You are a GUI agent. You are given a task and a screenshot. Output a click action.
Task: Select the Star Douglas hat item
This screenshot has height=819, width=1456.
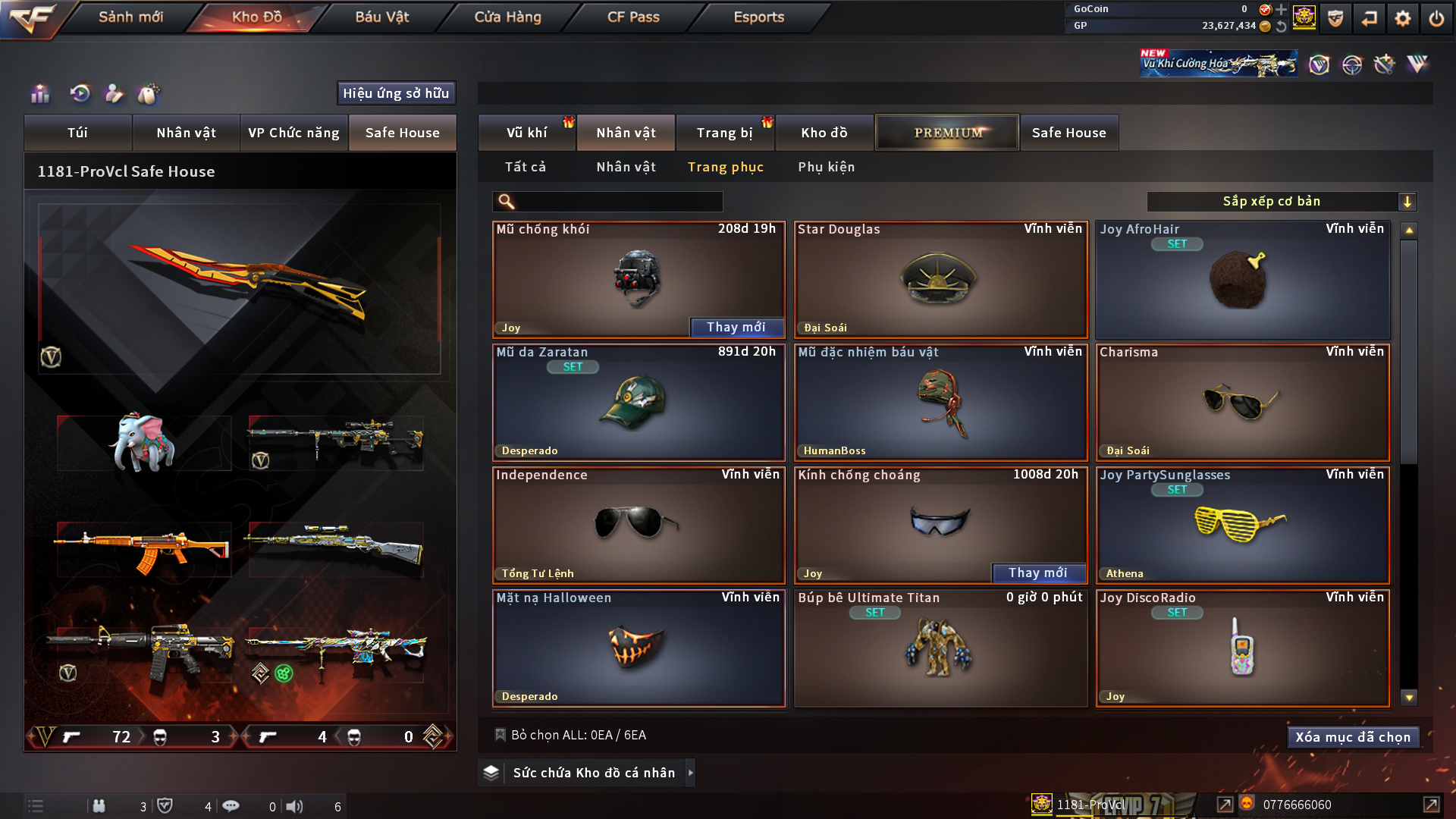940,281
